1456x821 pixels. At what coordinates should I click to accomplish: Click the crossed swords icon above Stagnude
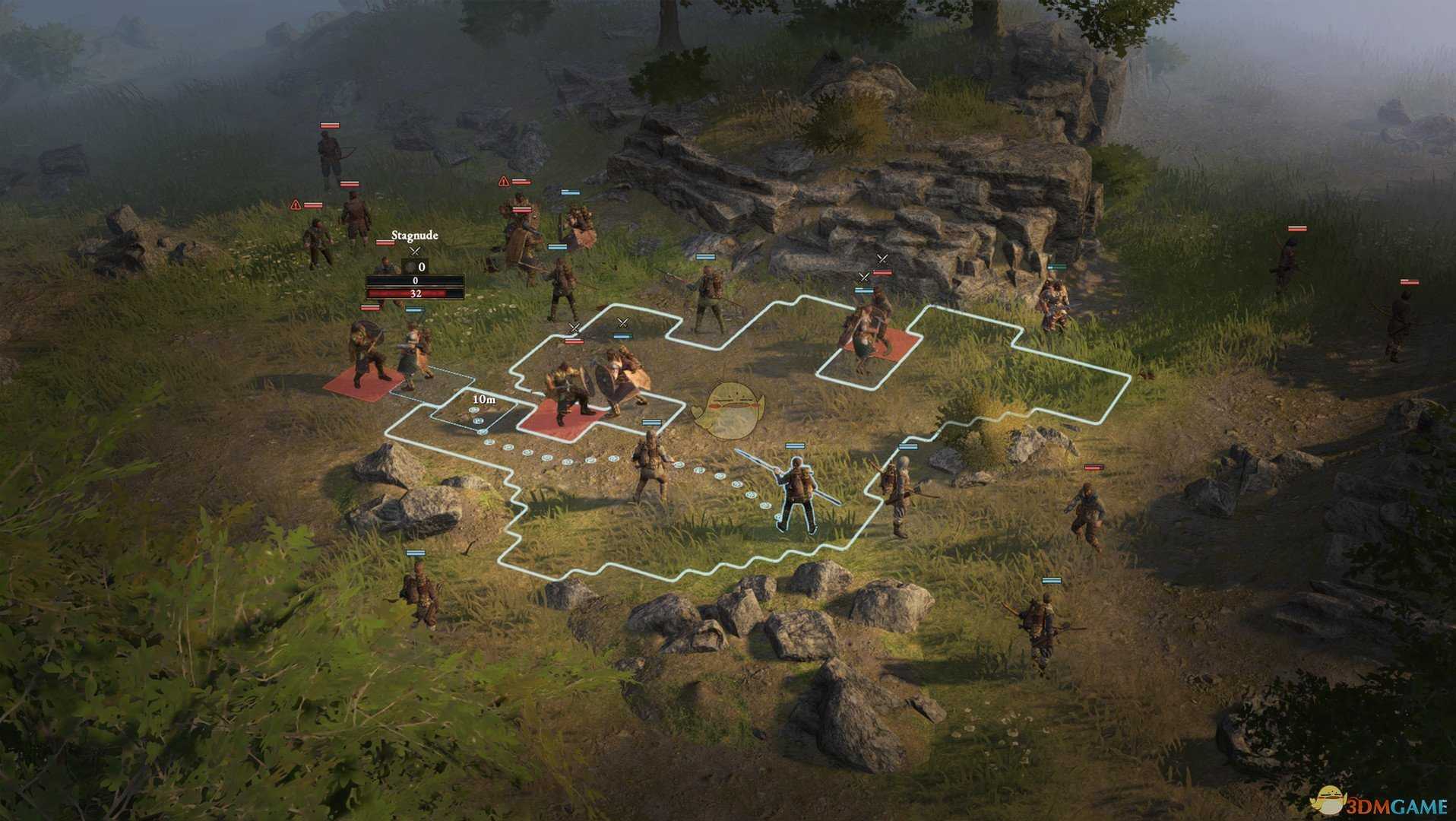click(x=414, y=251)
